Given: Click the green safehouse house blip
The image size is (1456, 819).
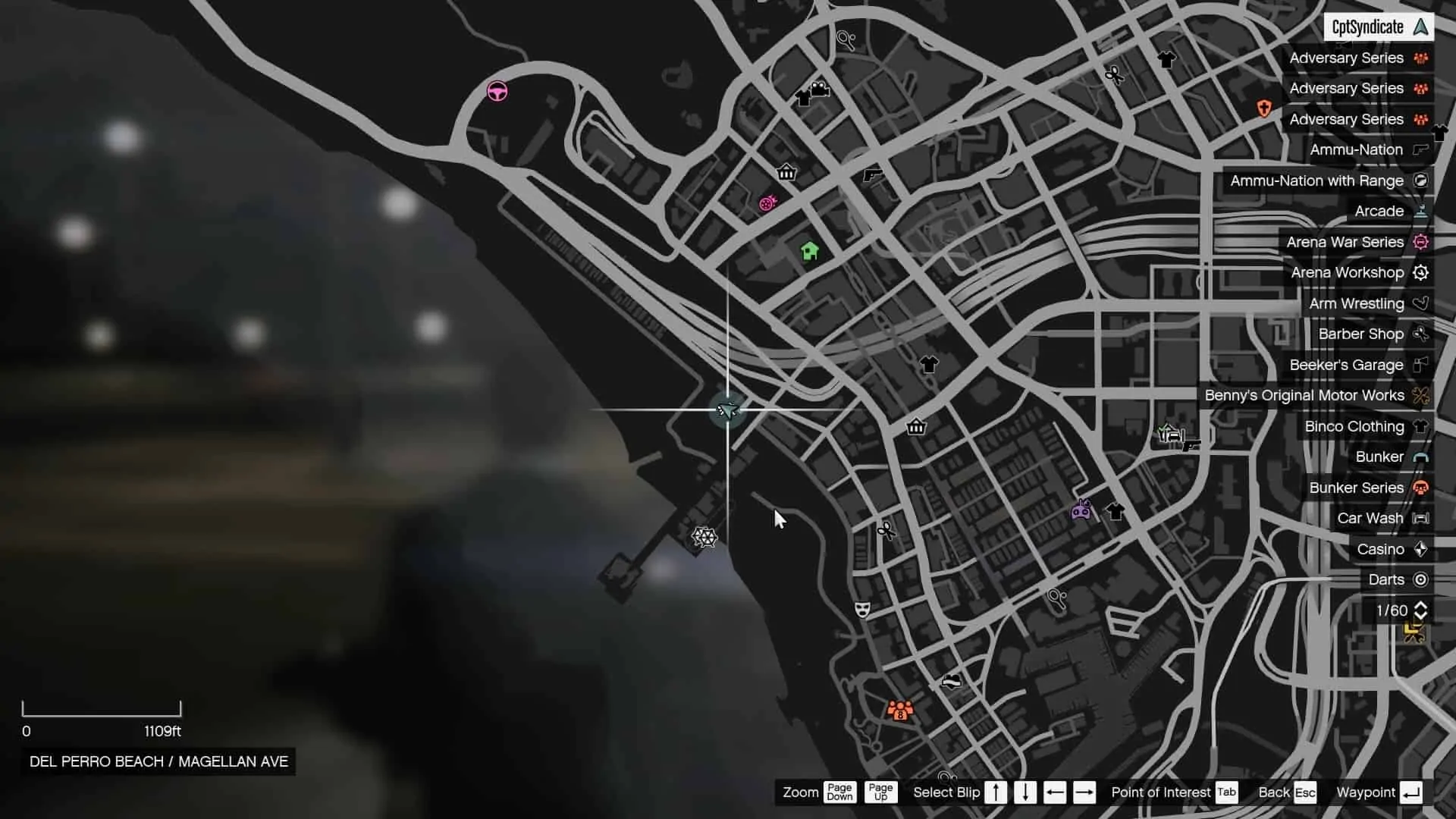Looking at the screenshot, I should coord(810,249).
